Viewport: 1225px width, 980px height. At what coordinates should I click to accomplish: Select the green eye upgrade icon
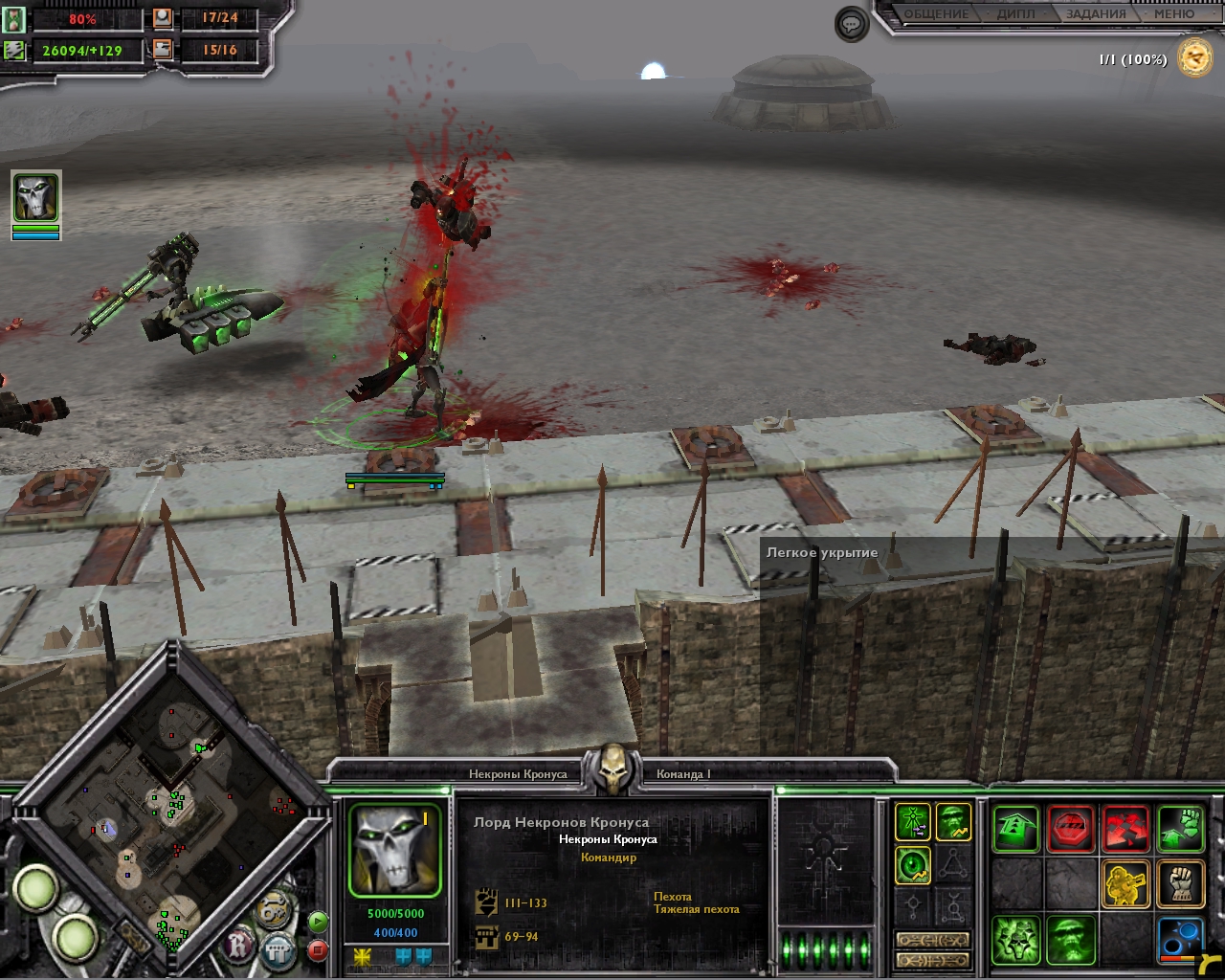(x=914, y=866)
